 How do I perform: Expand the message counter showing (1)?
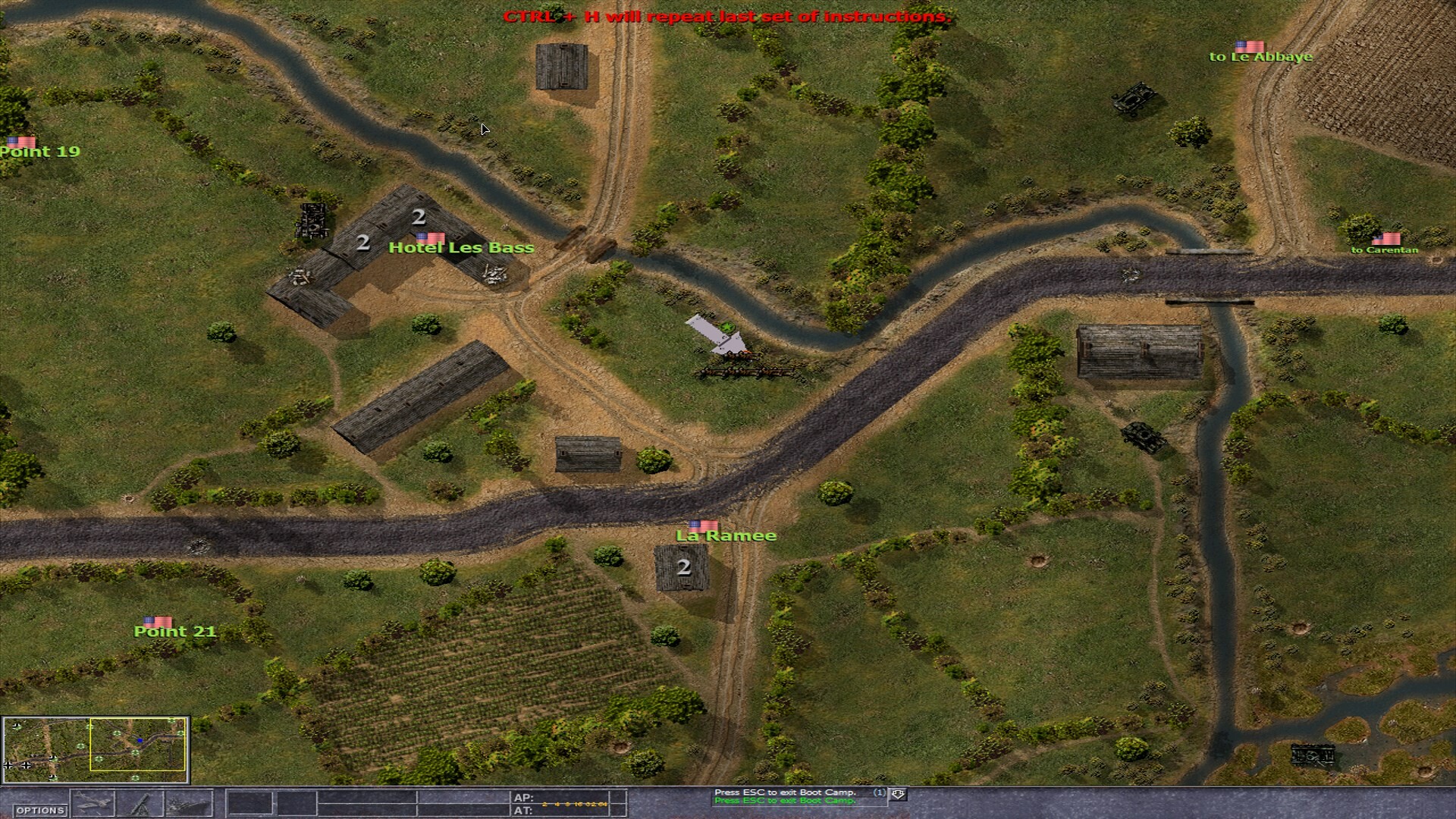tap(880, 791)
